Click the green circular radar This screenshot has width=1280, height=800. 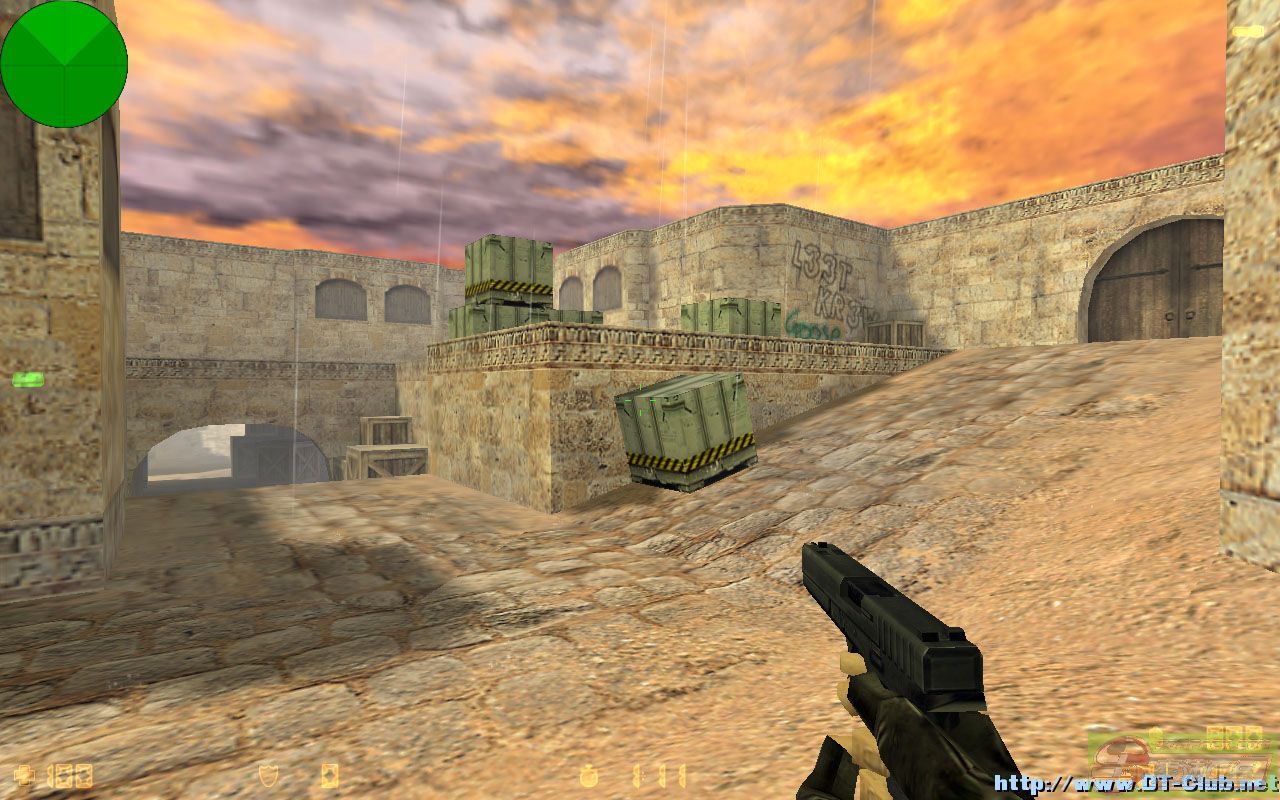pos(64,64)
